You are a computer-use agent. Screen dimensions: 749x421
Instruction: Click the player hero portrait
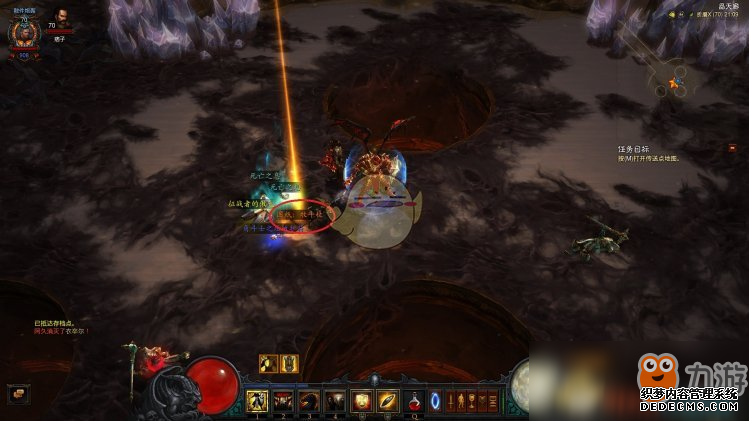pyautogui.click(x=22, y=34)
